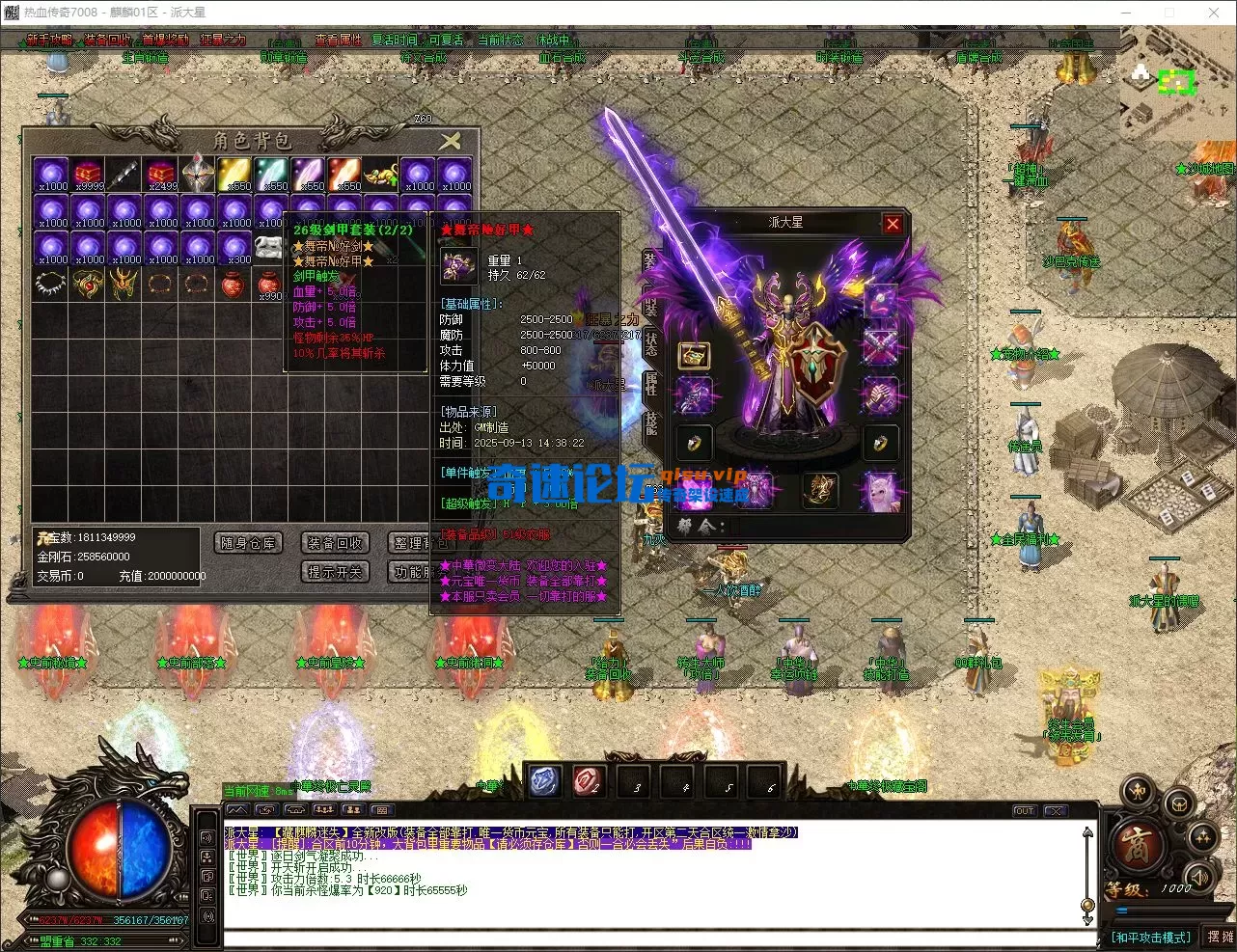Viewport: 1237px width, 952px height.
Task: Close the 派大星 character equipment panel
Action: pos(893,224)
